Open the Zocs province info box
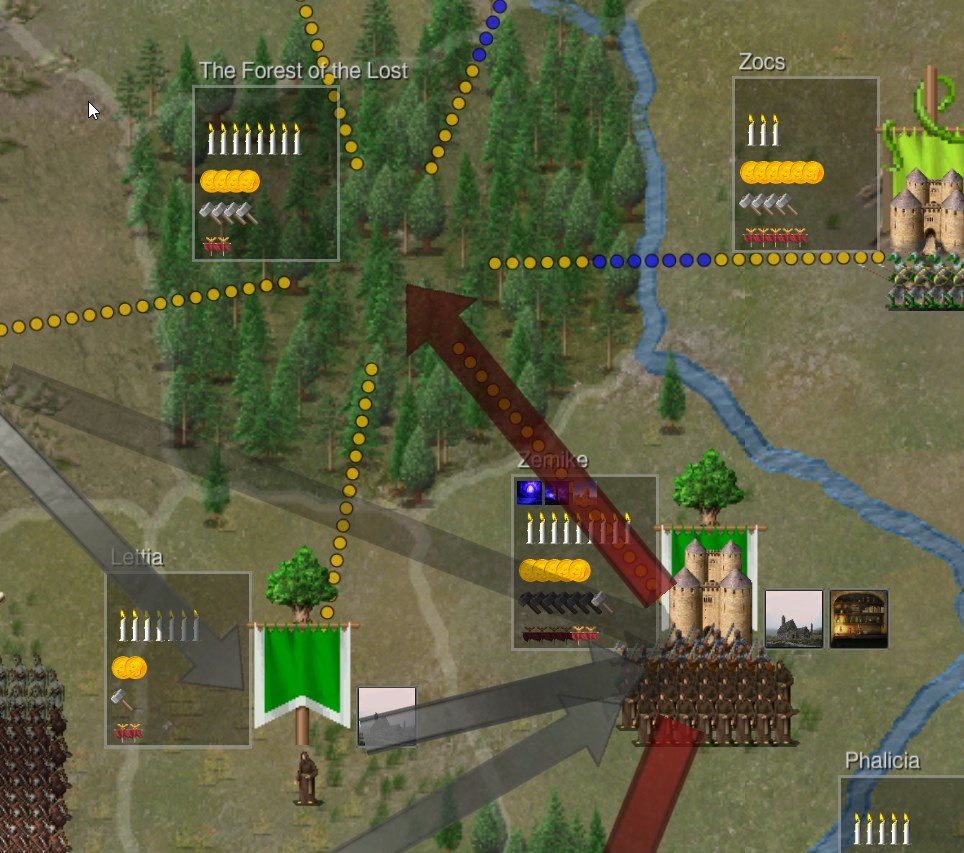The image size is (964, 853). [806, 164]
